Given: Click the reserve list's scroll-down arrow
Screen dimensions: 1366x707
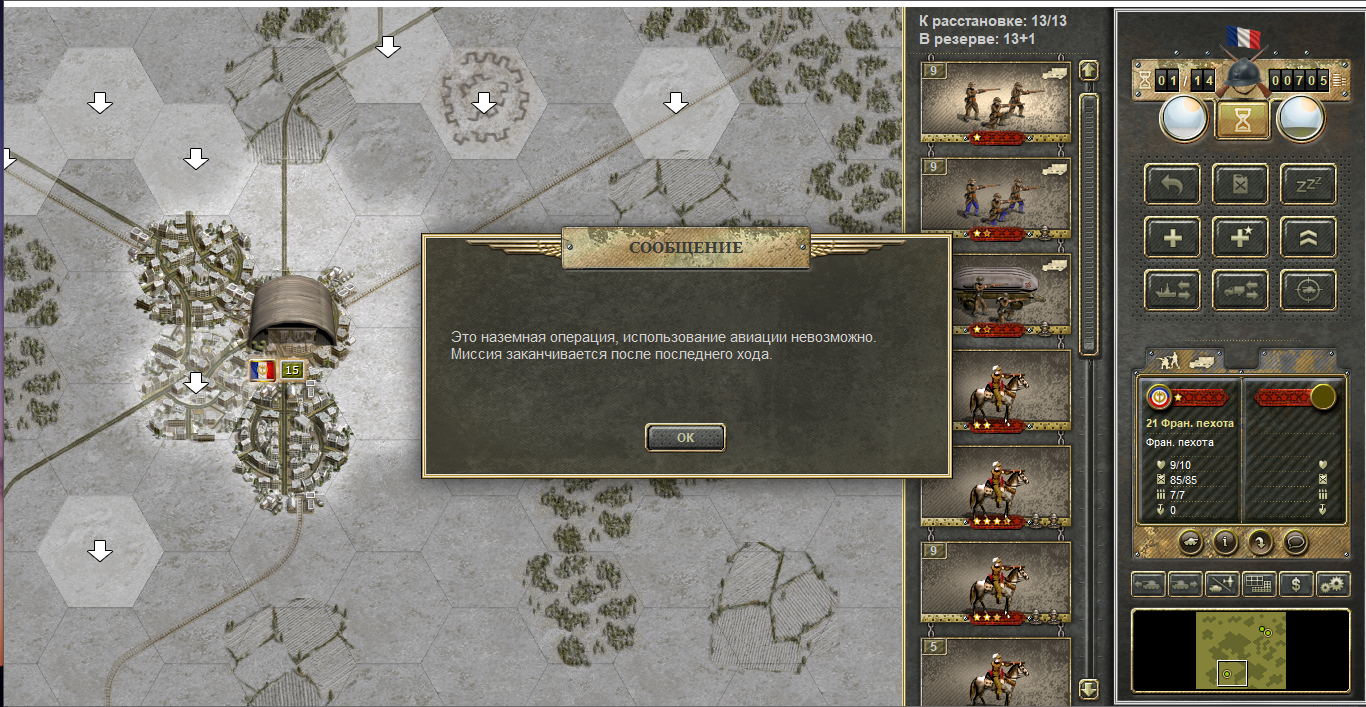Looking at the screenshot, I should coord(1089,689).
